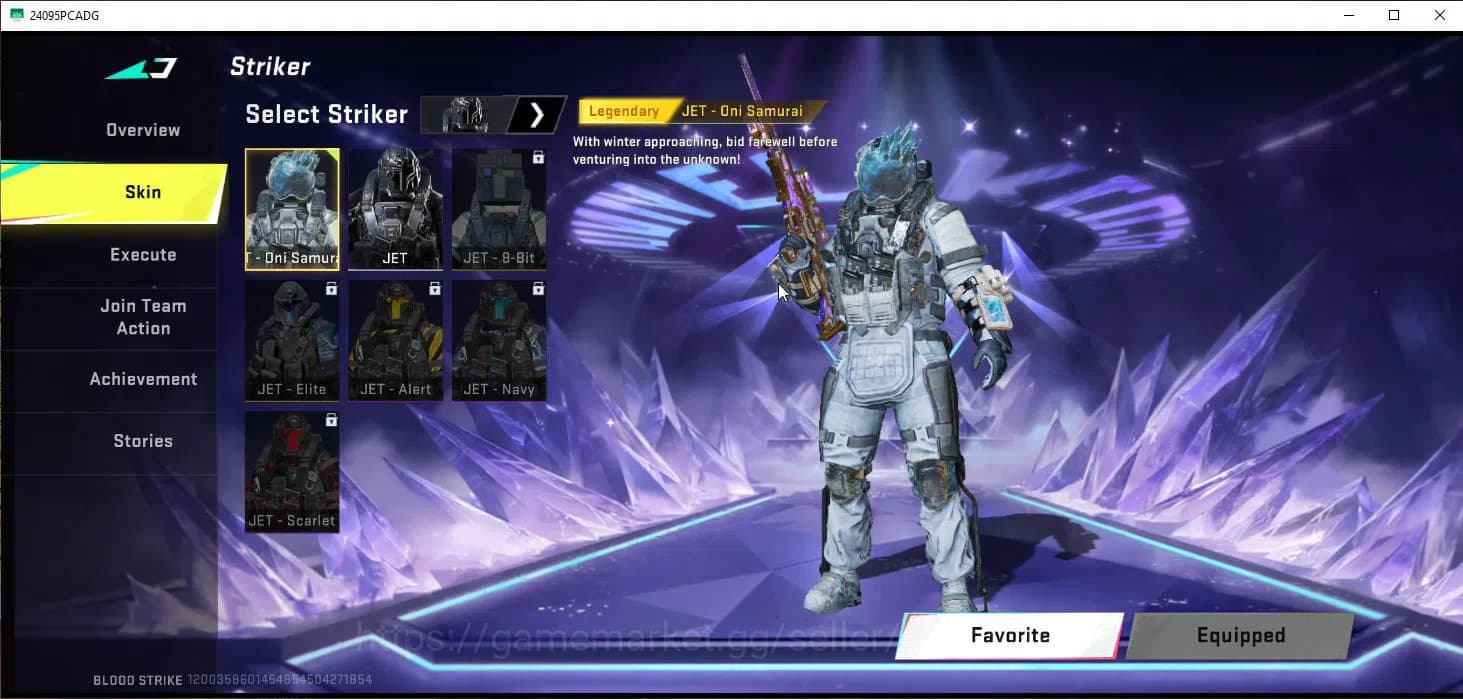Select the JET - Oni Samurai skin
Viewport: 1463px width, 699px height.
(x=292, y=209)
